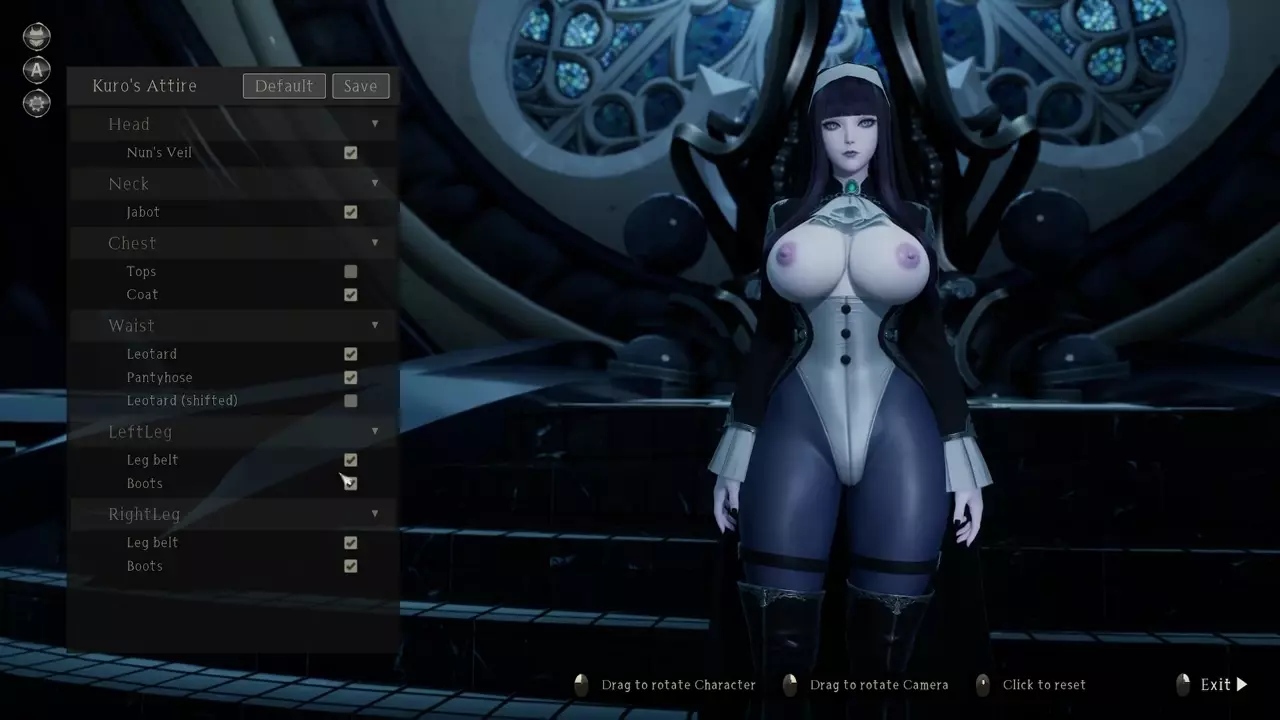Image resolution: width=1280 pixels, height=720 pixels.
Task: Open the gear settings icon
Action: [37, 103]
